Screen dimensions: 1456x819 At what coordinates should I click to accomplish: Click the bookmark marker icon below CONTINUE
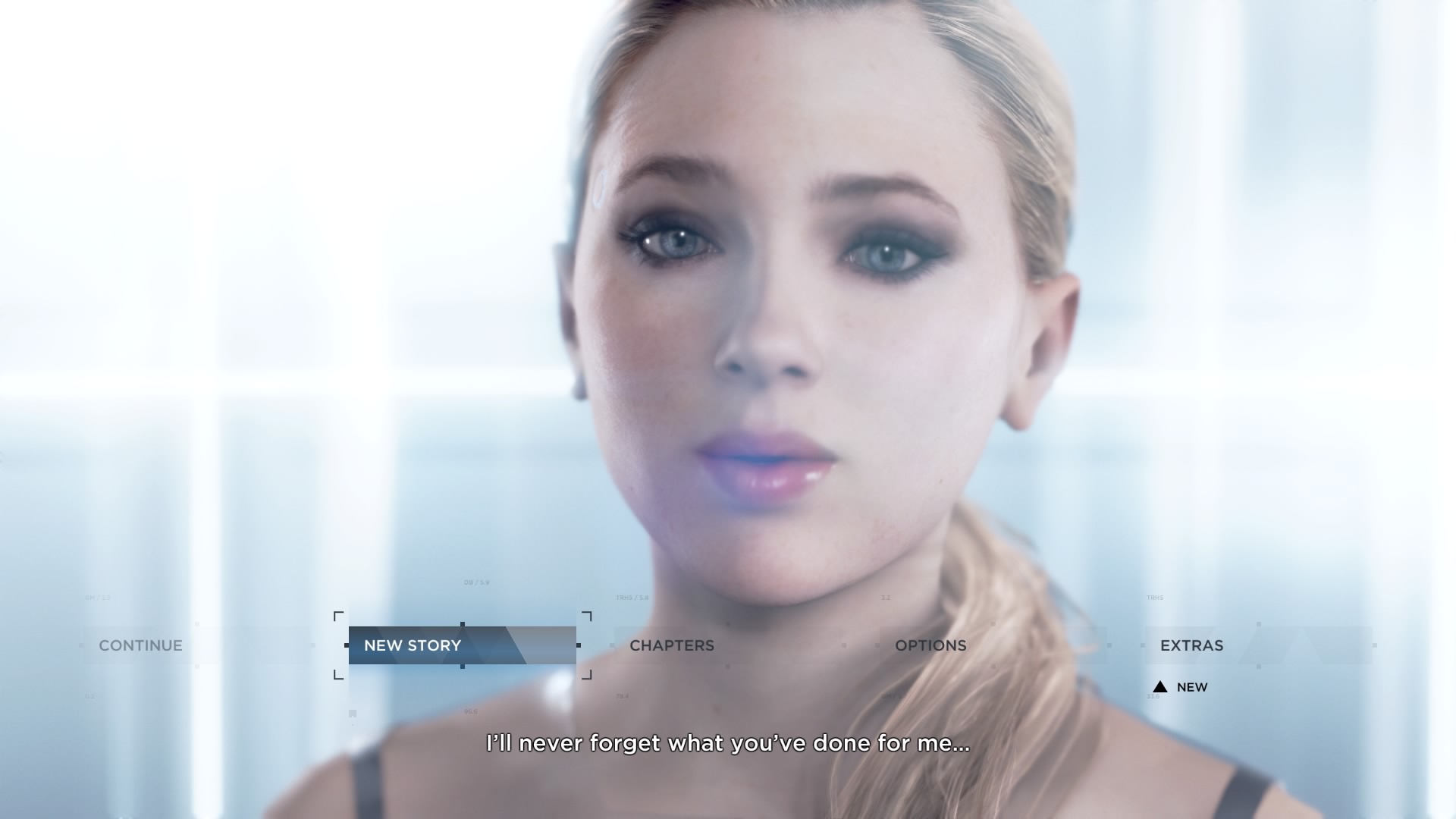coord(352,713)
